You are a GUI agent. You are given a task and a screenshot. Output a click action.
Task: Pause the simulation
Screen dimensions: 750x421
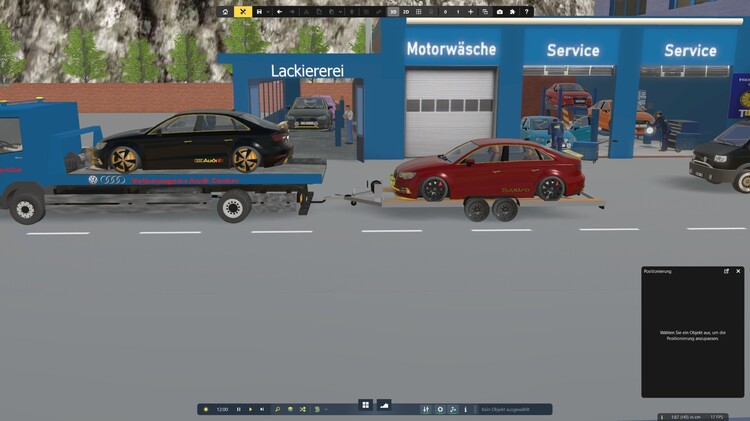pos(239,409)
